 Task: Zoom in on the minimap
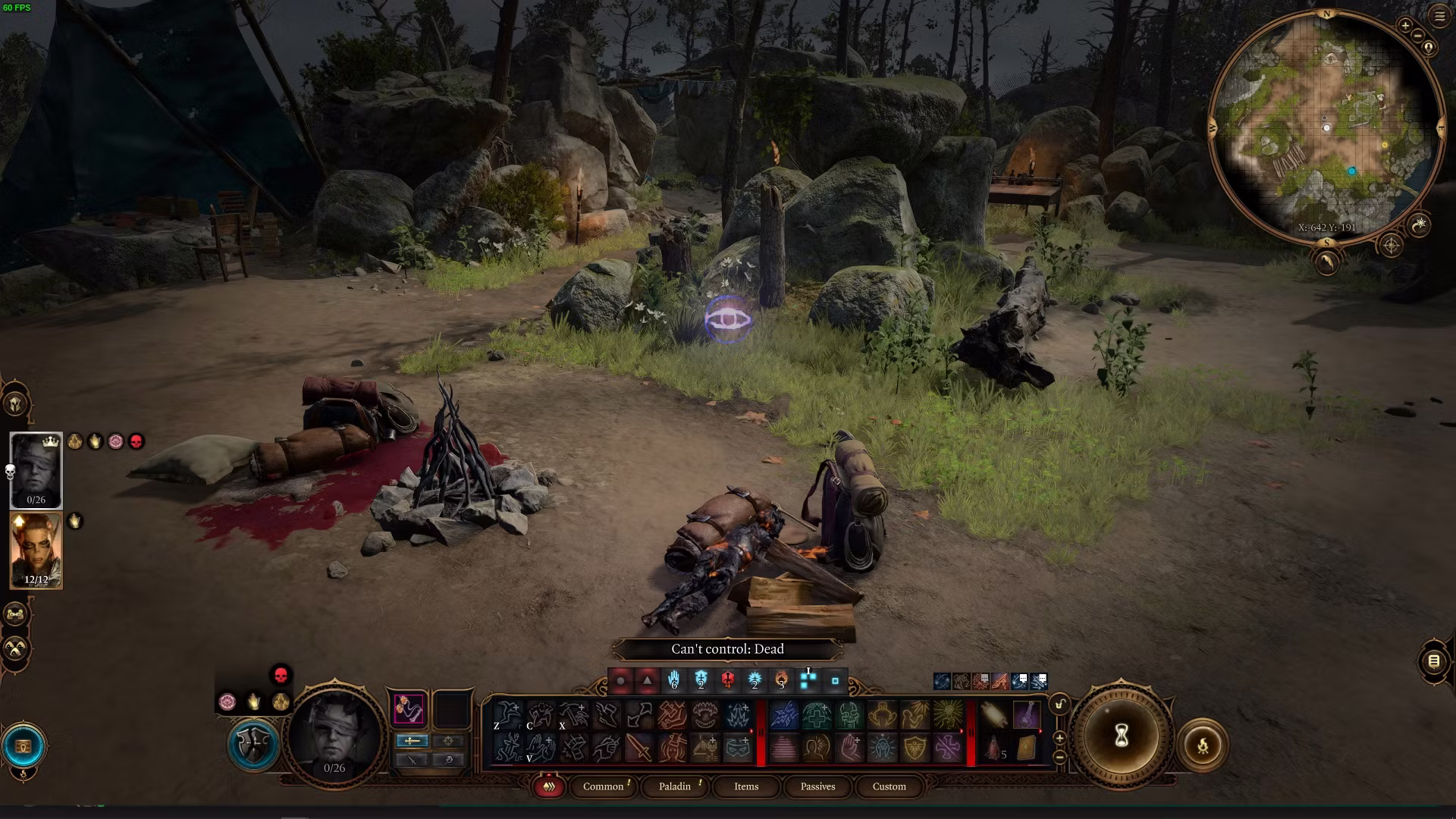point(1405,26)
